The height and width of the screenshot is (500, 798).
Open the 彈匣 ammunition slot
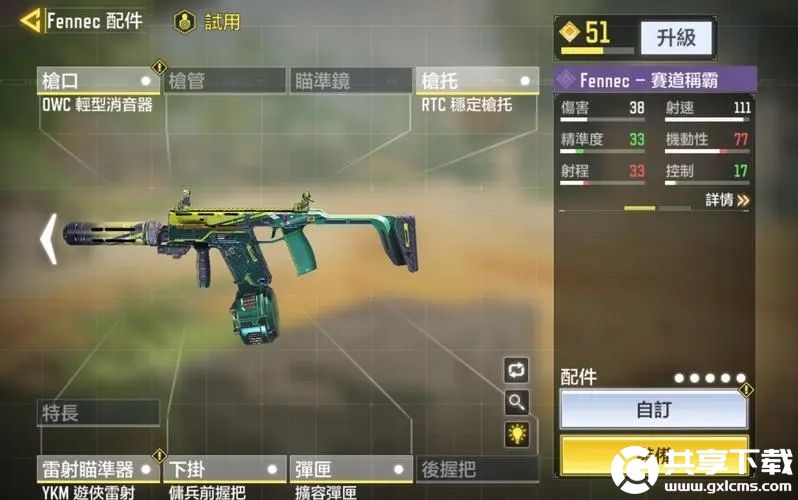pos(351,469)
